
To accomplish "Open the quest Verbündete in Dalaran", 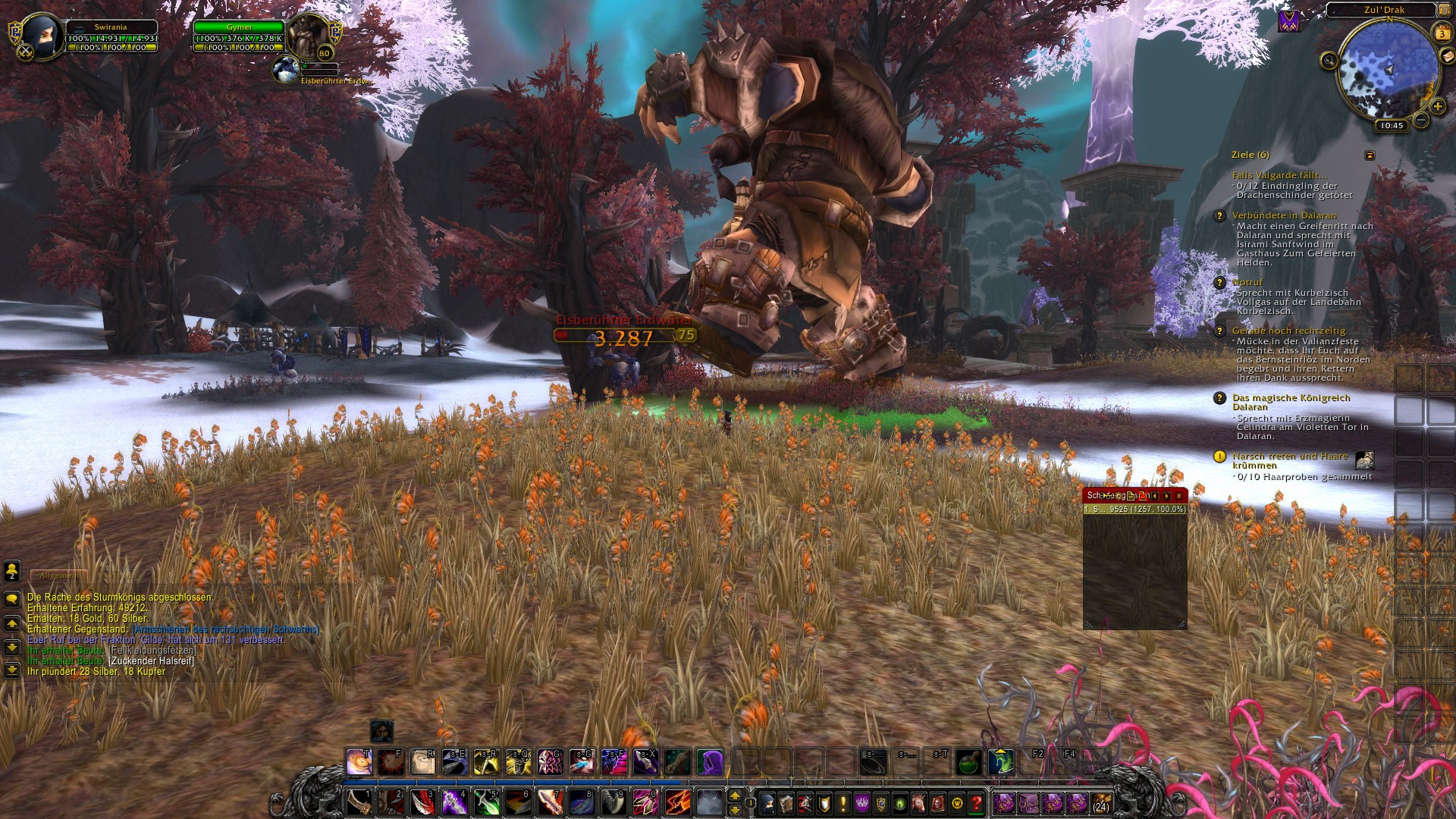I will [x=1283, y=215].
